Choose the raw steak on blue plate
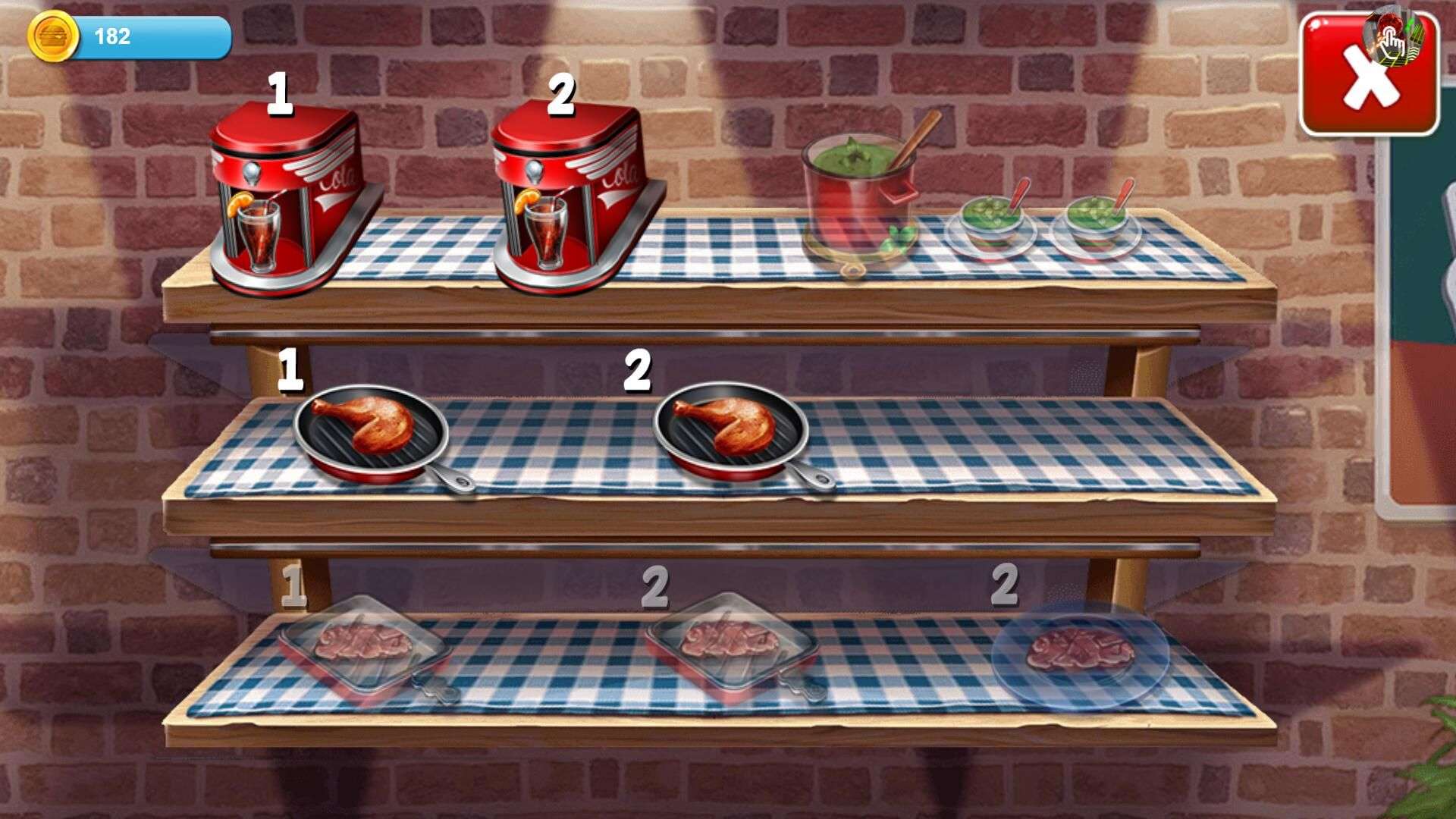Viewport: 1456px width, 819px height. point(1080,654)
